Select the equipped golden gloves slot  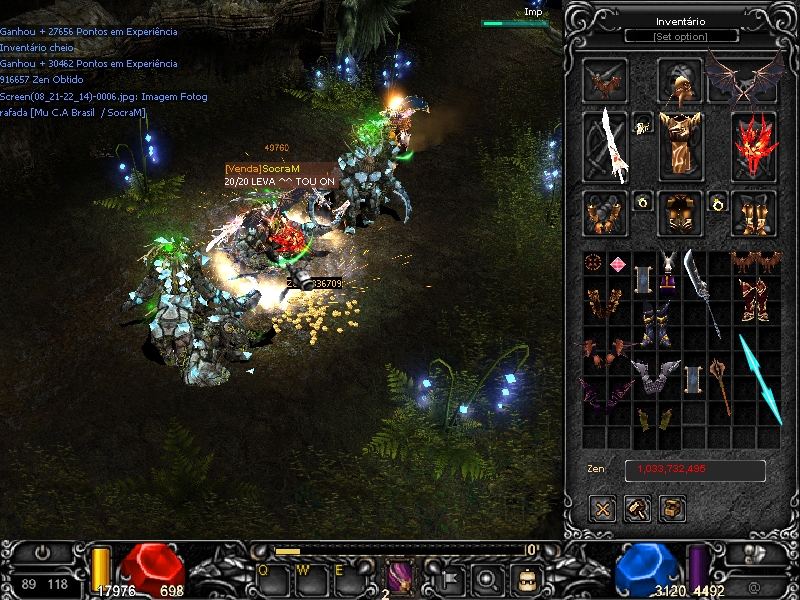(x=606, y=213)
